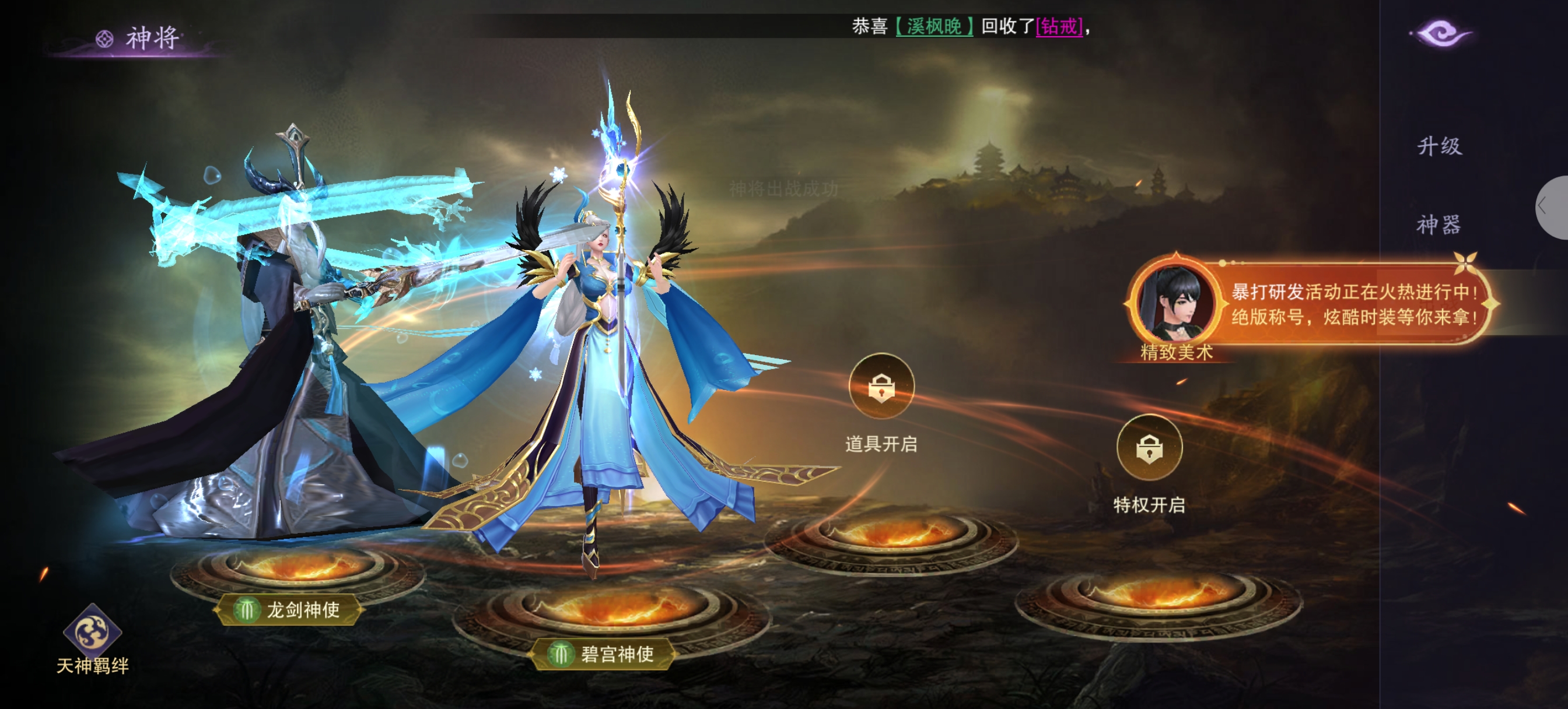Viewport: 1568px width, 709px height.
Task: Select the 龙剑神使 name plate
Action: pos(289,609)
